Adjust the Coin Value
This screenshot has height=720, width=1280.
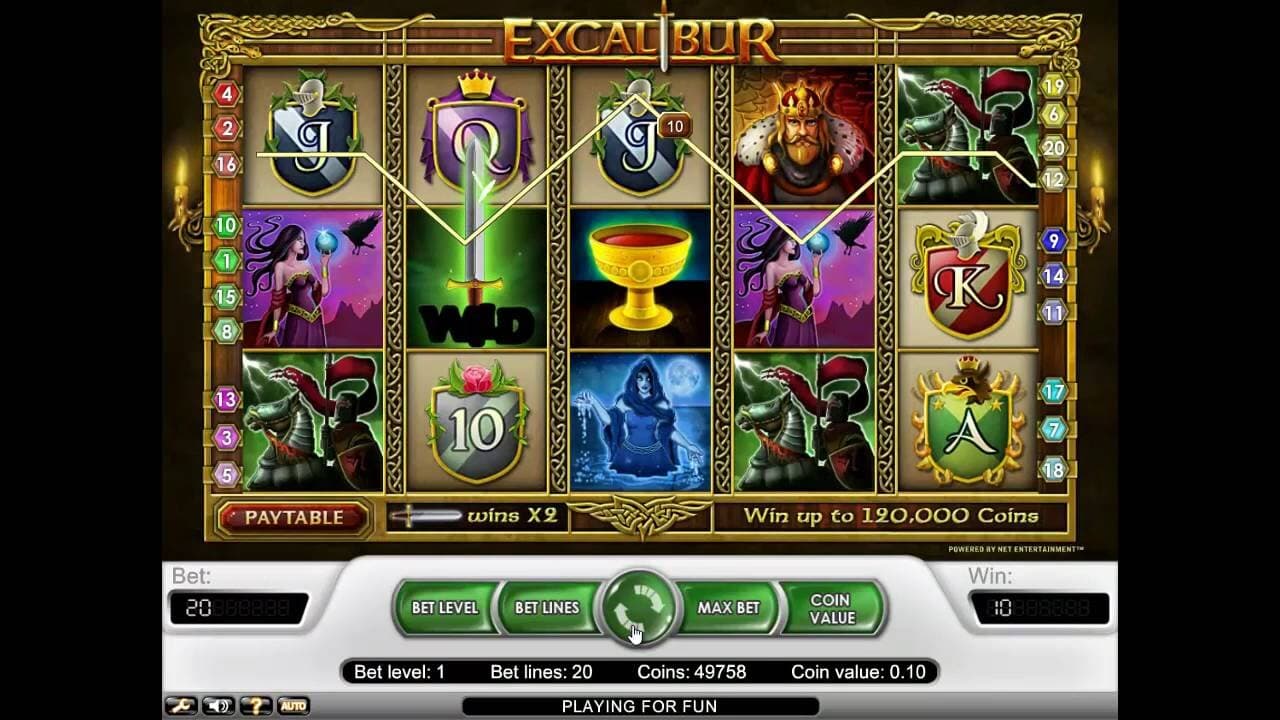click(x=831, y=608)
